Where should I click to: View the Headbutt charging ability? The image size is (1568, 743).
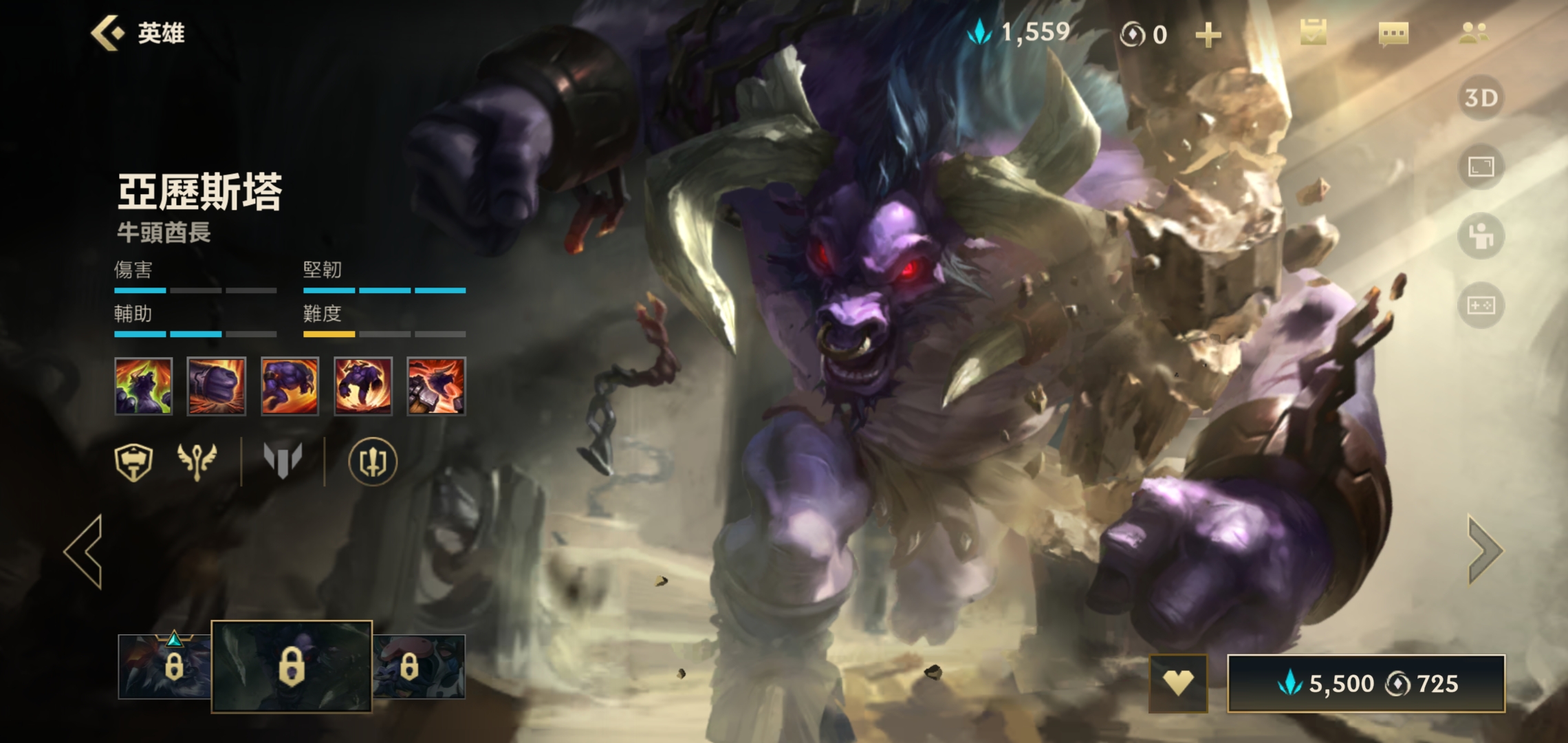tap(290, 386)
